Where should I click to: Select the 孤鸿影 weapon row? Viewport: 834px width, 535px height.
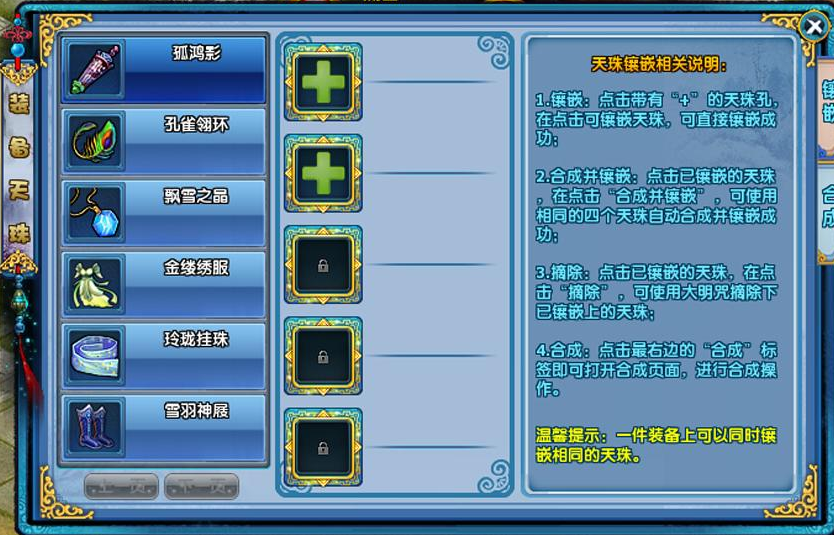tap(165, 69)
